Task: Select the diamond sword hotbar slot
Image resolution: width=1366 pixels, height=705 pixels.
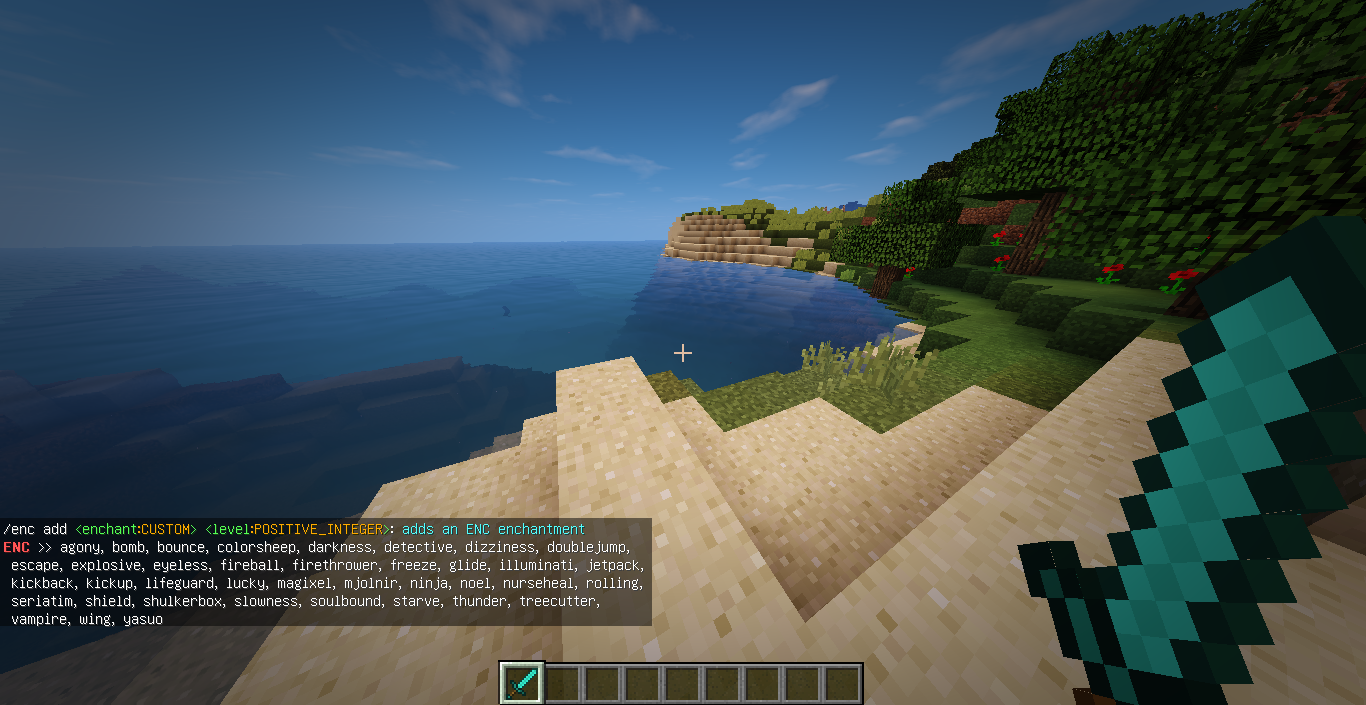Action: coord(522,683)
